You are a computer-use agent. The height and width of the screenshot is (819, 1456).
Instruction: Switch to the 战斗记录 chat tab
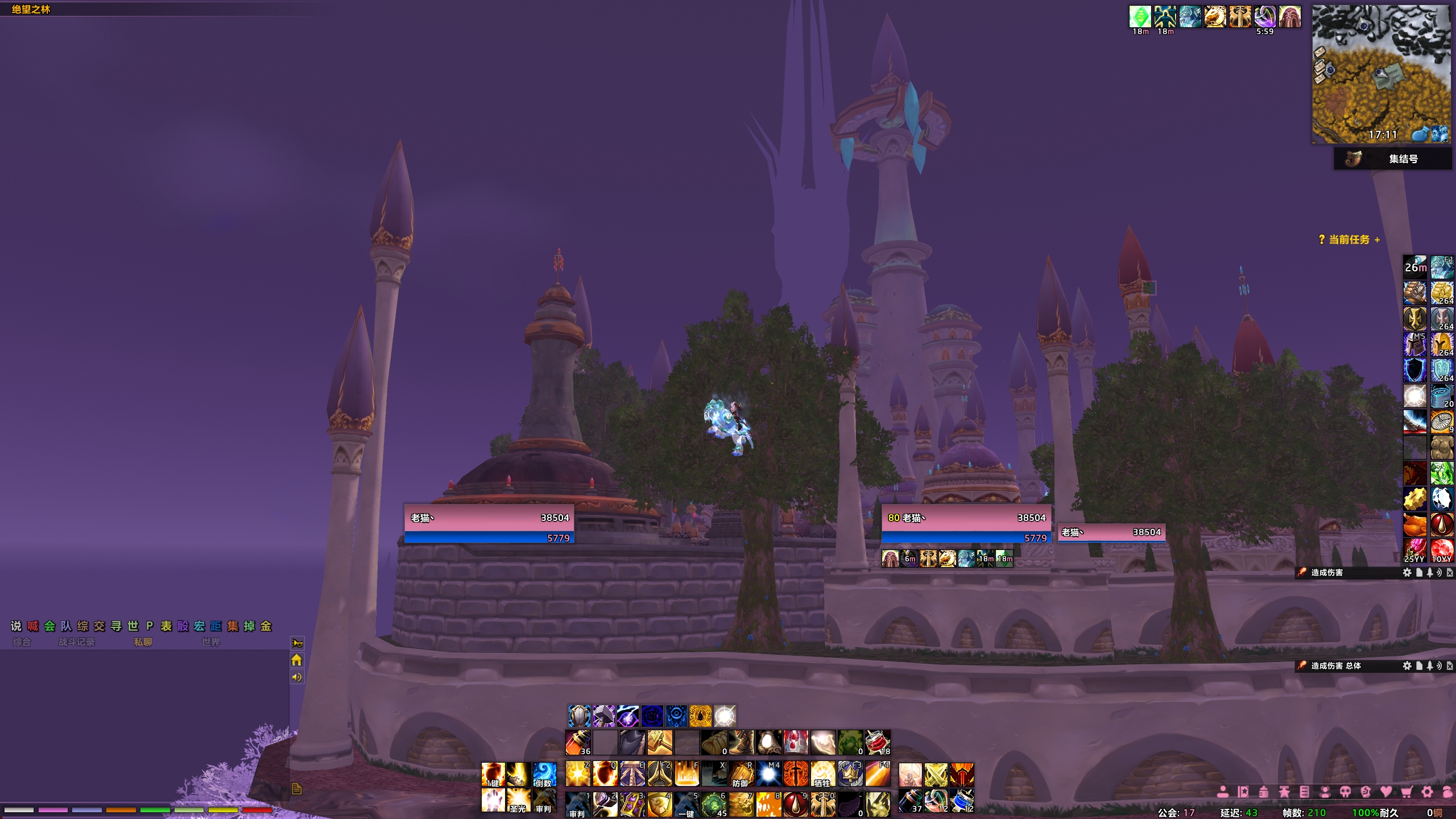point(76,642)
